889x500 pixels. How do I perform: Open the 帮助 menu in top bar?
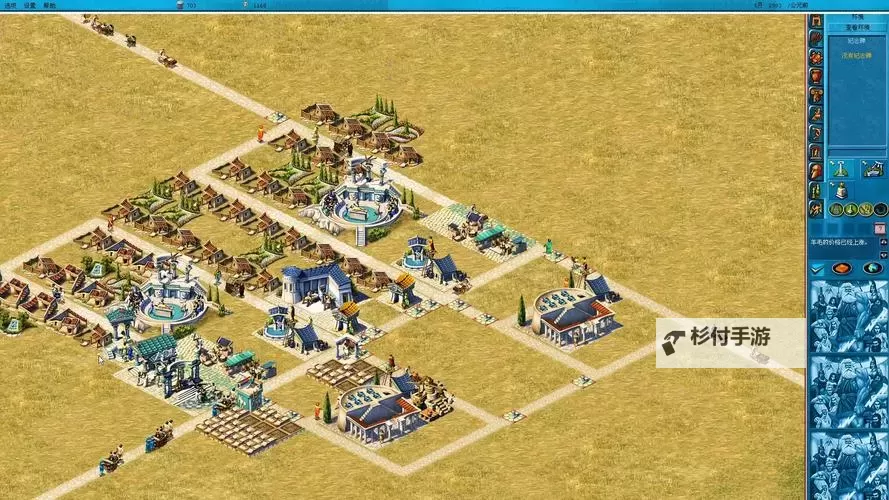[49, 5]
